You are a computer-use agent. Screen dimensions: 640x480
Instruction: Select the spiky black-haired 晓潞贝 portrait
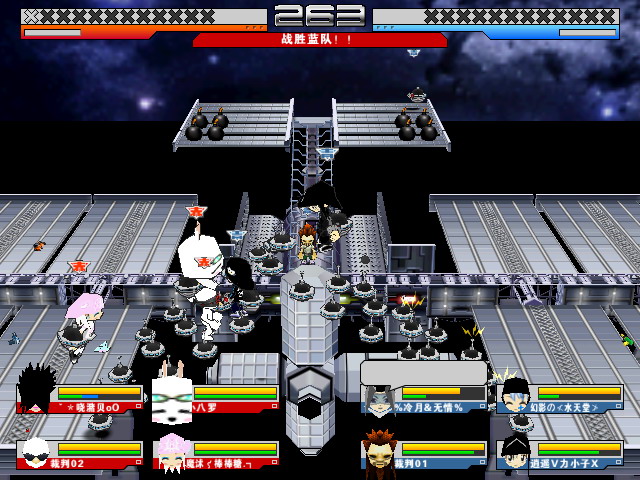pyautogui.click(x=37, y=390)
